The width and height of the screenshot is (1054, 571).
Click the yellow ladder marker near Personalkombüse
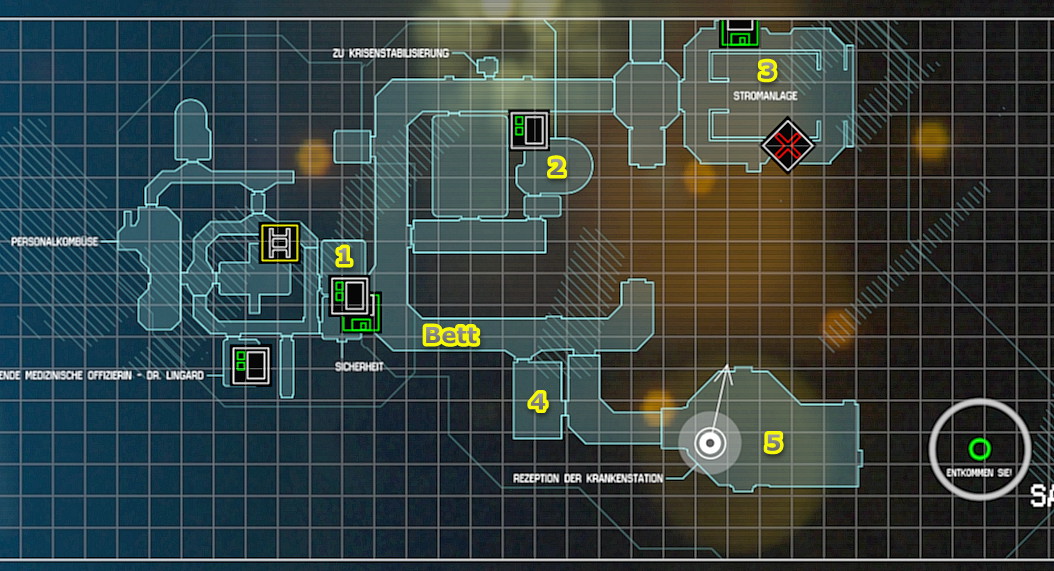280,242
